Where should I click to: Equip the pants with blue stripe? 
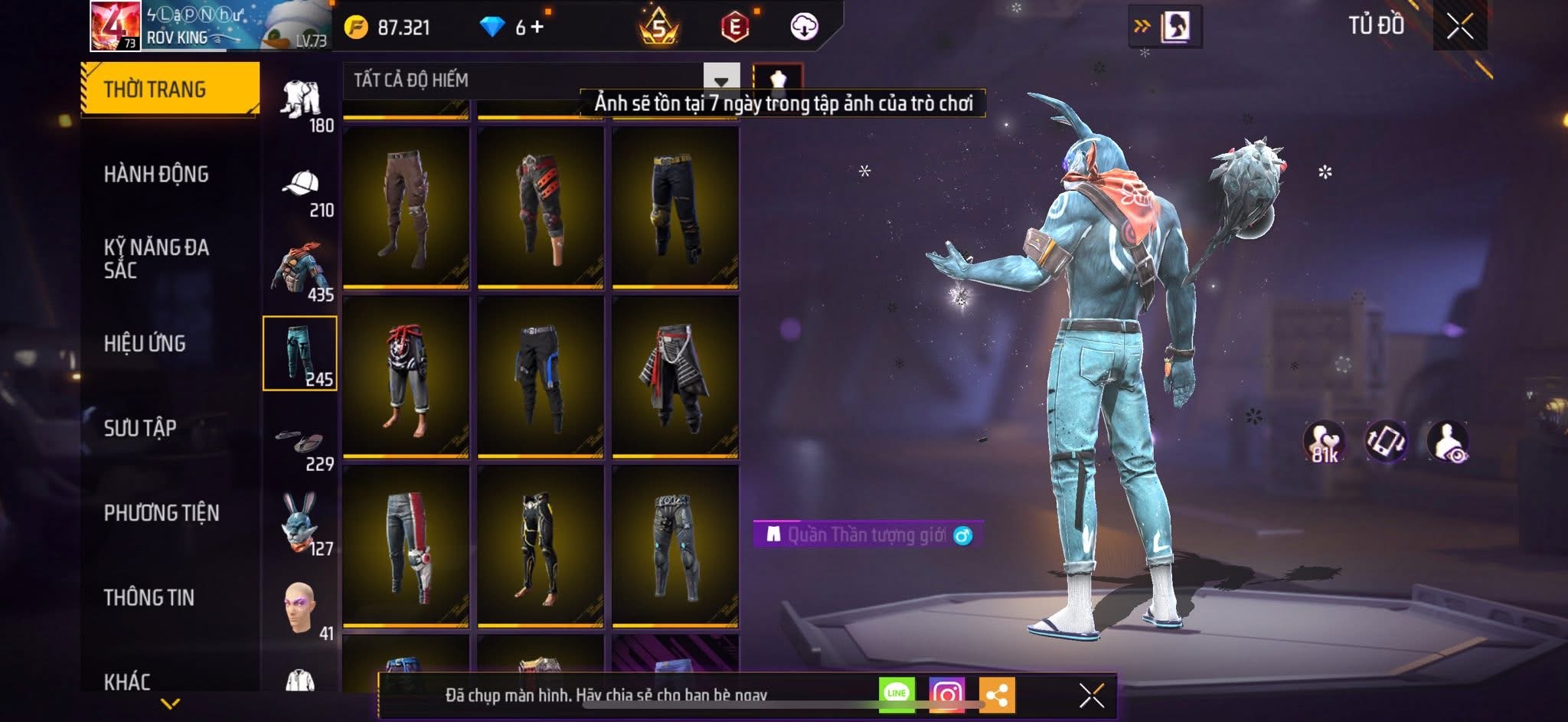(x=541, y=377)
